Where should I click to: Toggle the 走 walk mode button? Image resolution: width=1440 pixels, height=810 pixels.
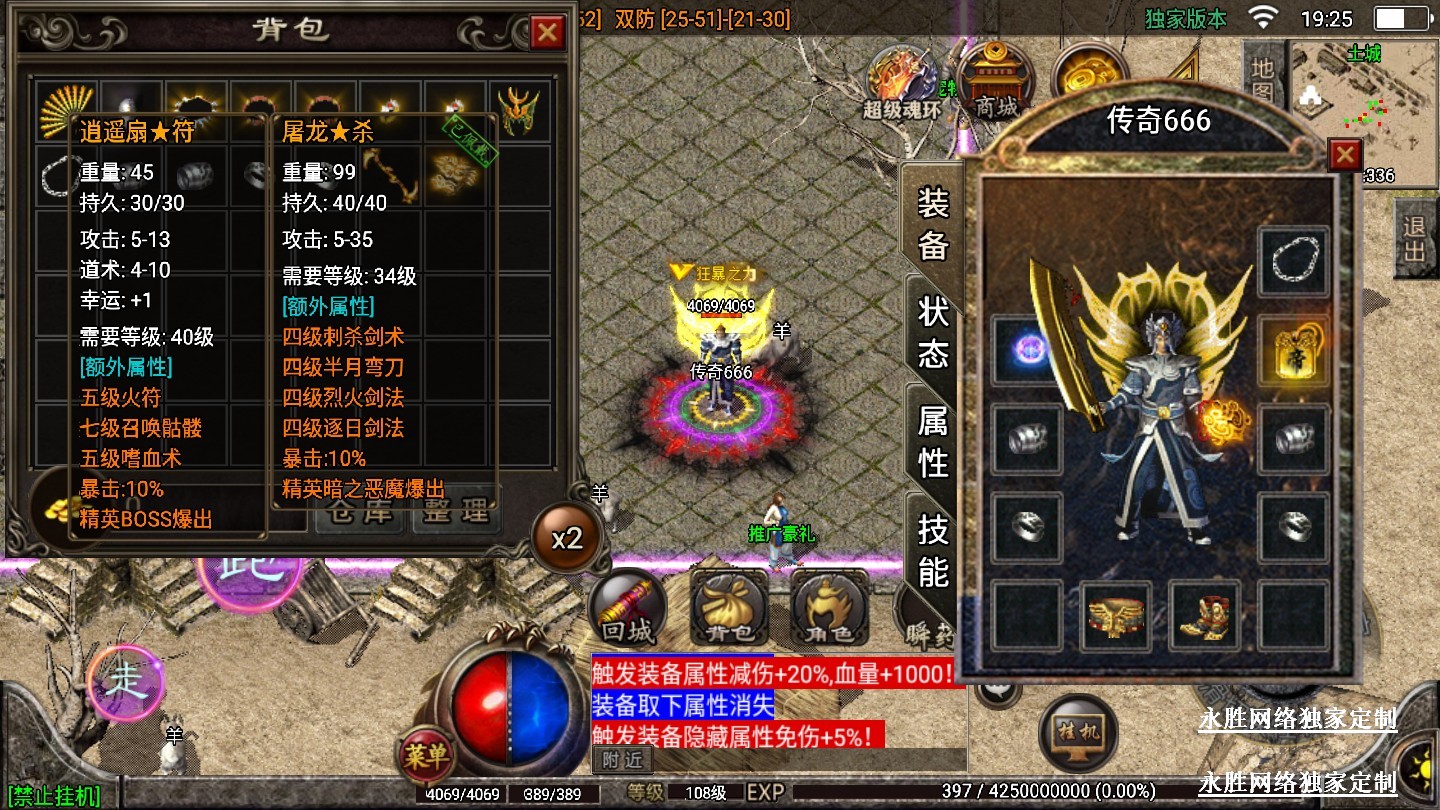click(127, 684)
